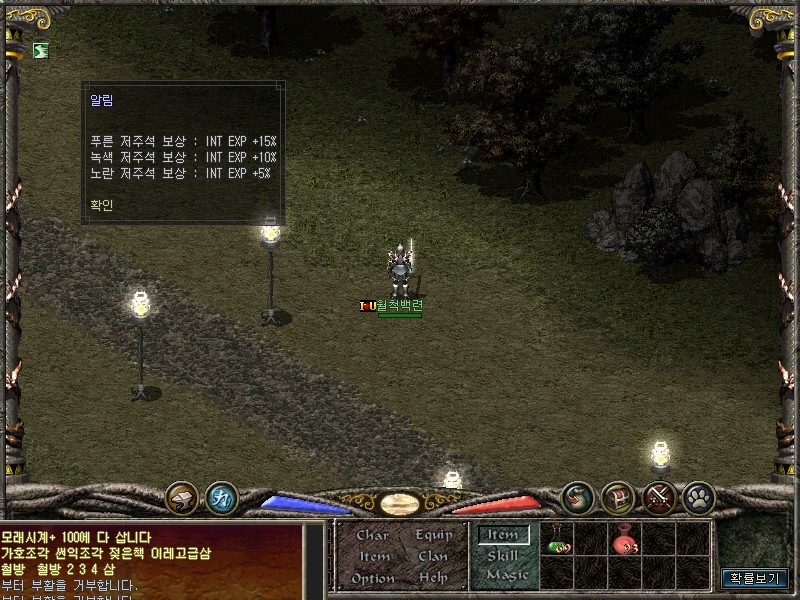Screen dimensions: 800x600
Task: Confirm the notice by clicking 확인
Action: pos(101,205)
